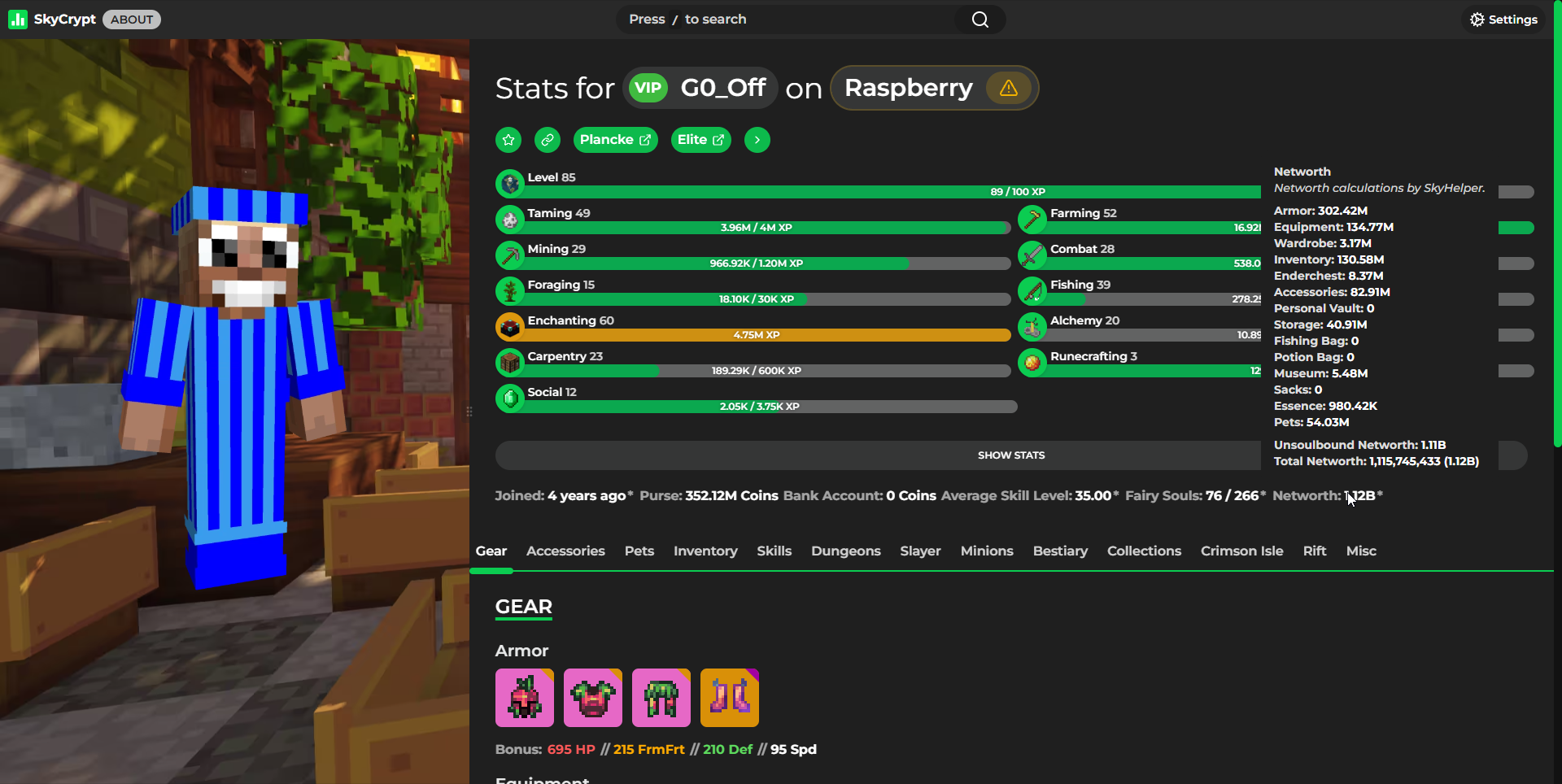The image size is (1562, 784).
Task: Click the Enchanting table skill icon
Action: tap(510, 326)
